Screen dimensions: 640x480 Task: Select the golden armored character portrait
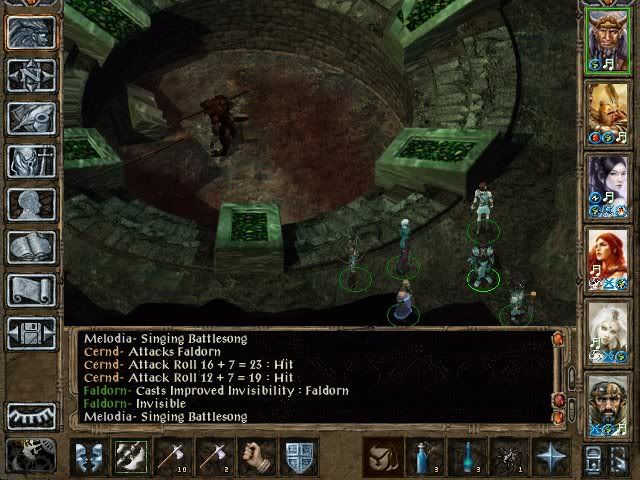tap(608, 112)
